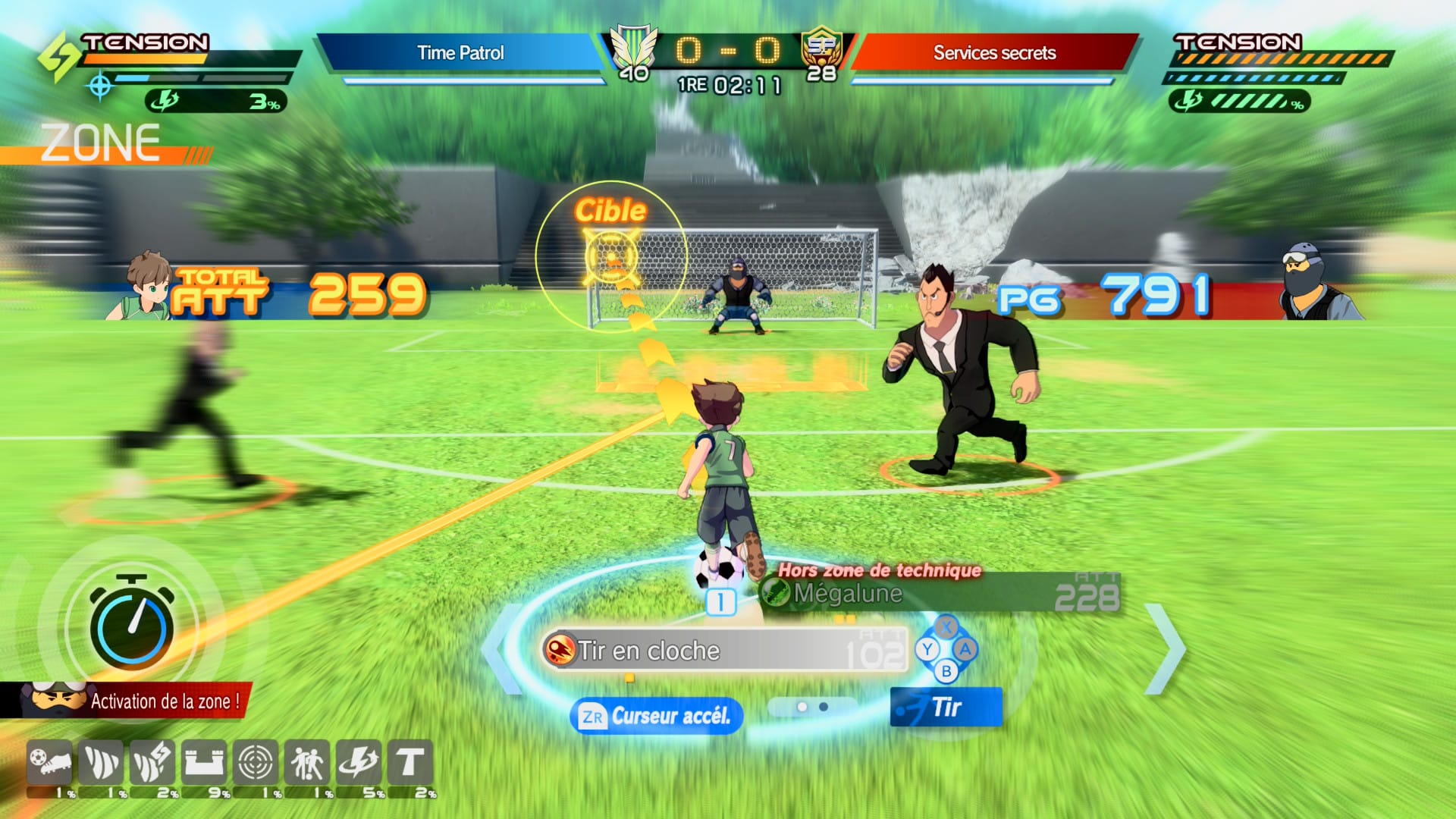Image resolution: width=1456 pixels, height=819 pixels.
Task: Click the boot and ball kick stat icon
Action: 49,762
